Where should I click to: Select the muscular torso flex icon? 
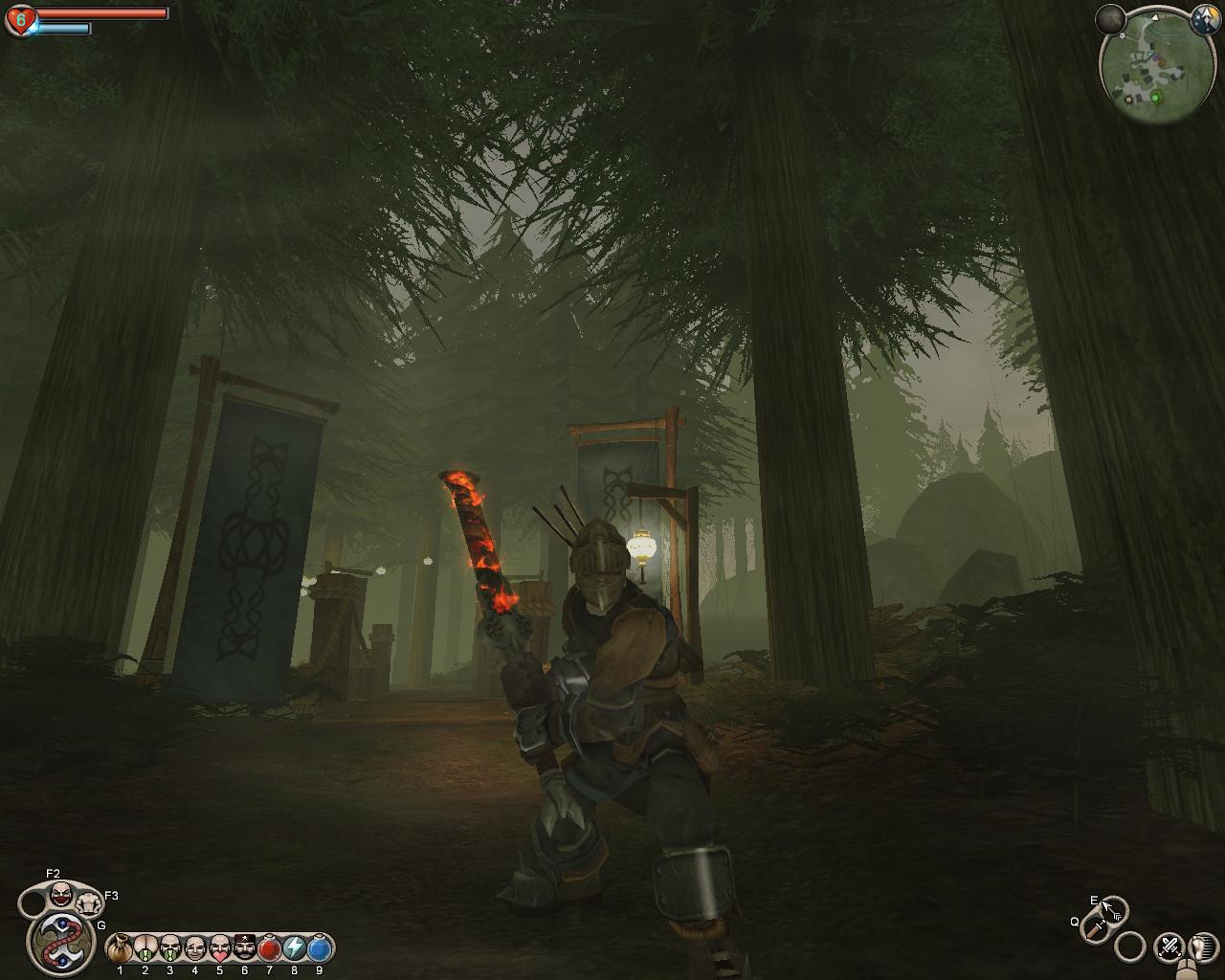89,901
